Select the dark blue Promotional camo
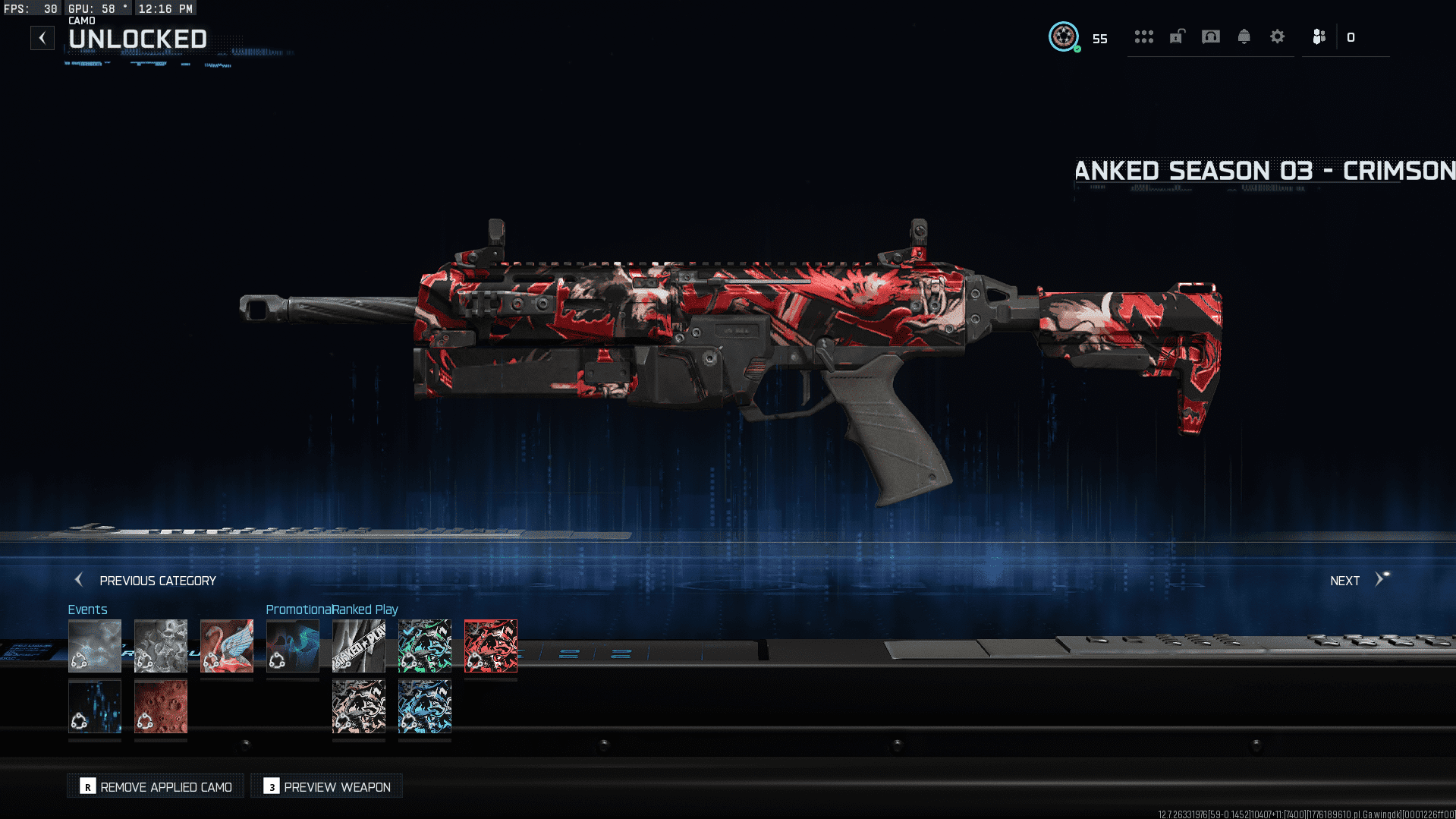The image size is (1456, 819). click(x=292, y=646)
